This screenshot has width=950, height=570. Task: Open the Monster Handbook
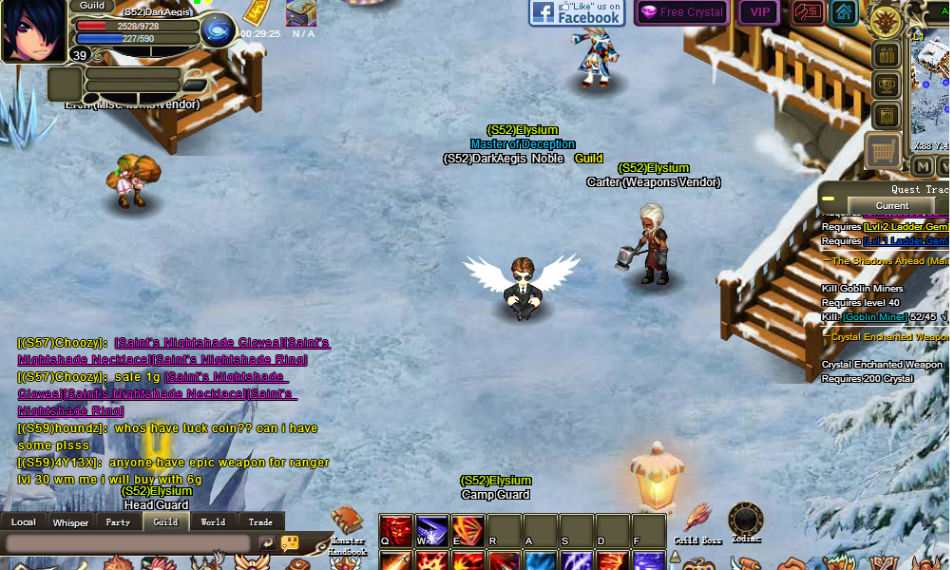pyautogui.click(x=346, y=523)
